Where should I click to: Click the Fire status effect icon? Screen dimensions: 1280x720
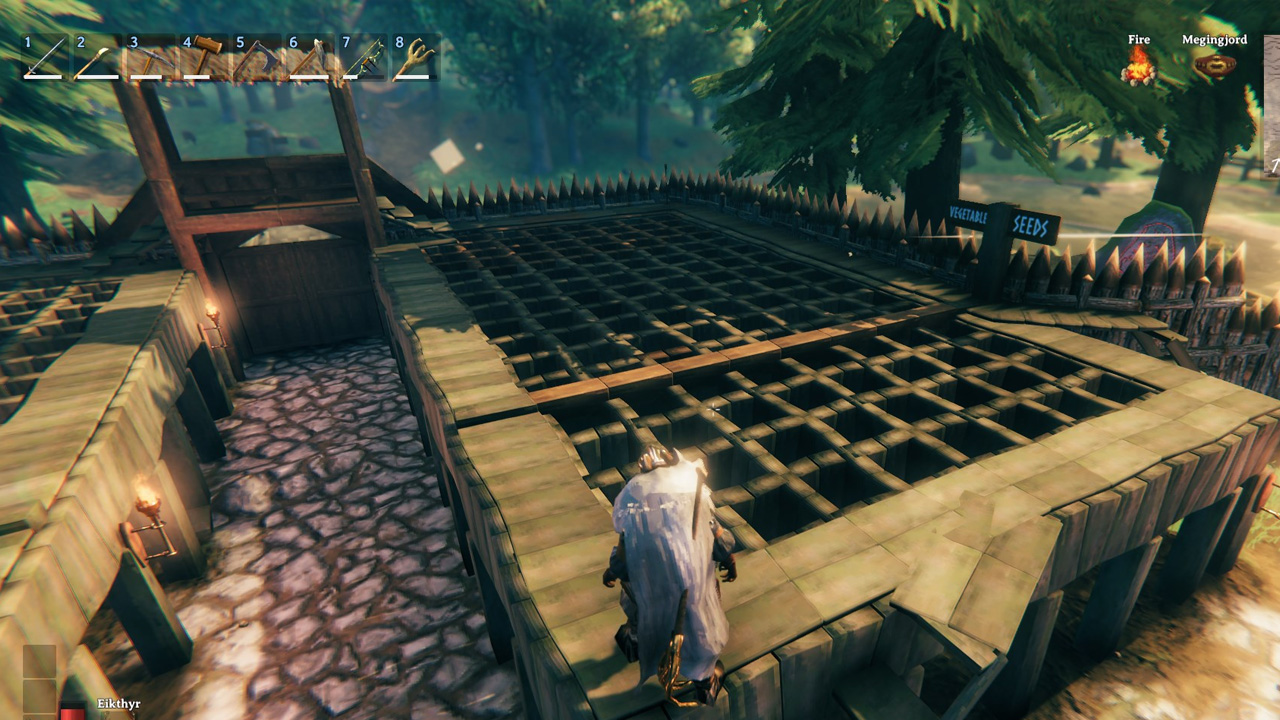click(x=1139, y=66)
